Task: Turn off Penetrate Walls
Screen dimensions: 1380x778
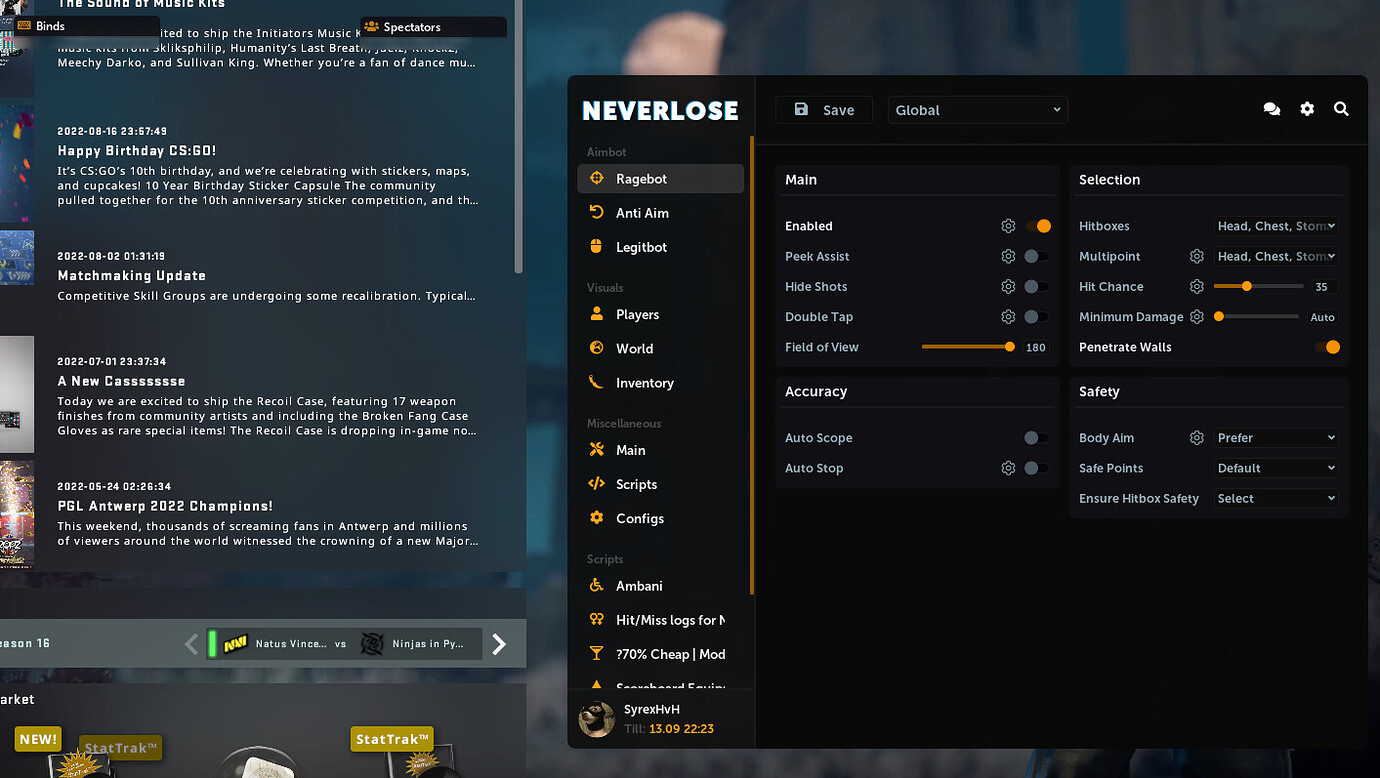Action: pyautogui.click(x=1331, y=347)
